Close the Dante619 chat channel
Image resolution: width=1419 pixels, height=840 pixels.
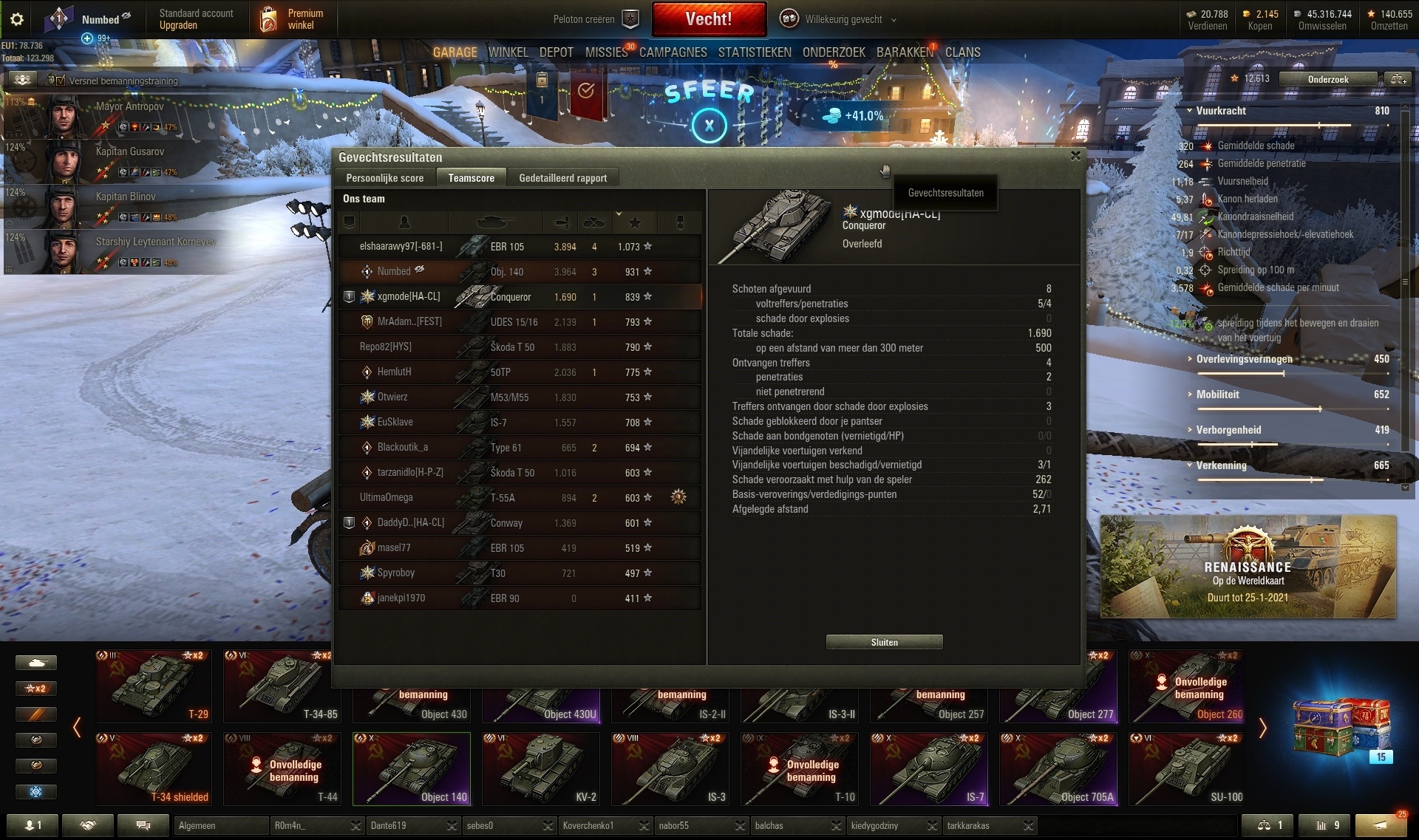pyautogui.click(x=453, y=826)
